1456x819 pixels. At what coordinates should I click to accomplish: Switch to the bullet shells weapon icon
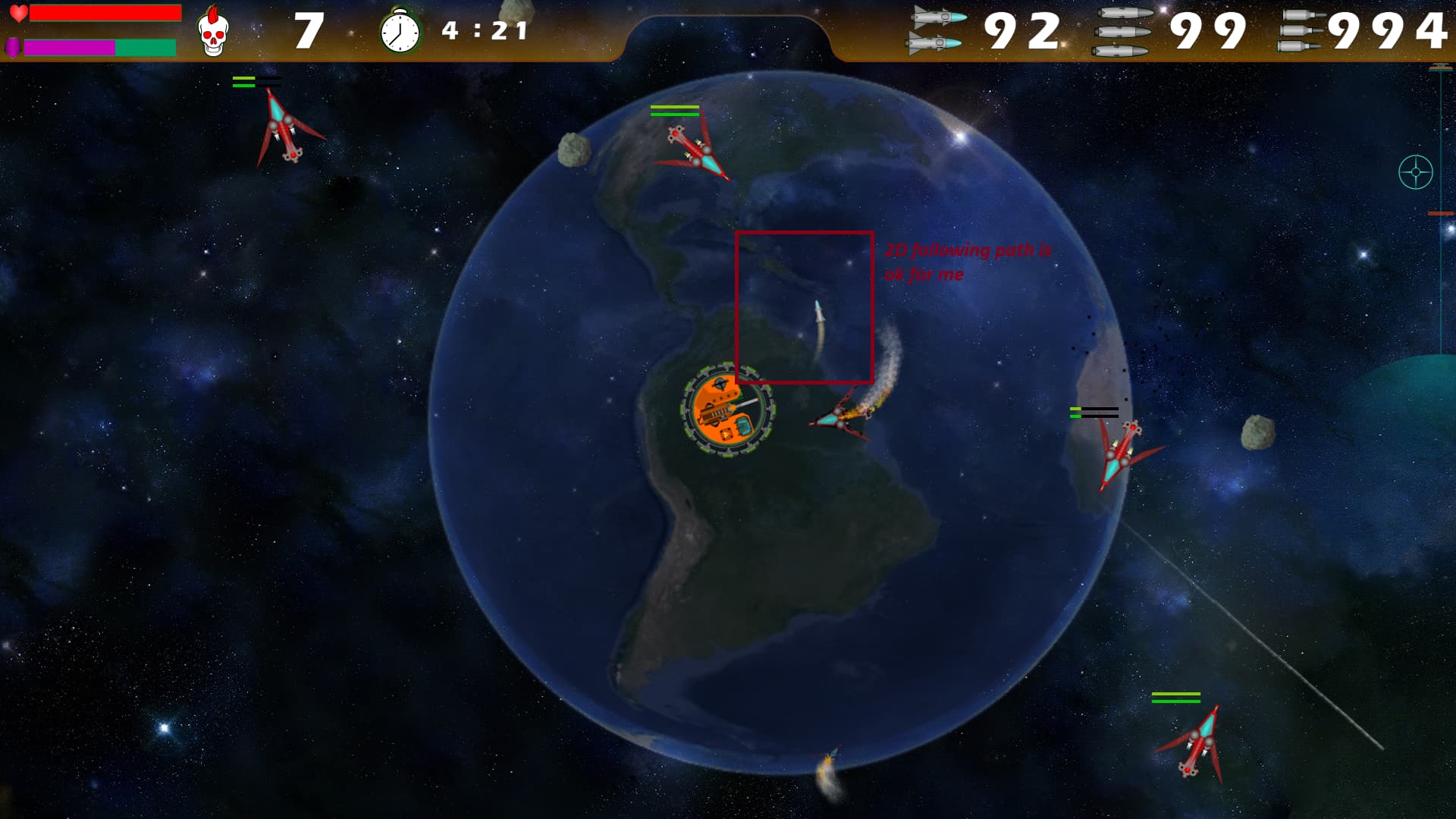(1301, 31)
